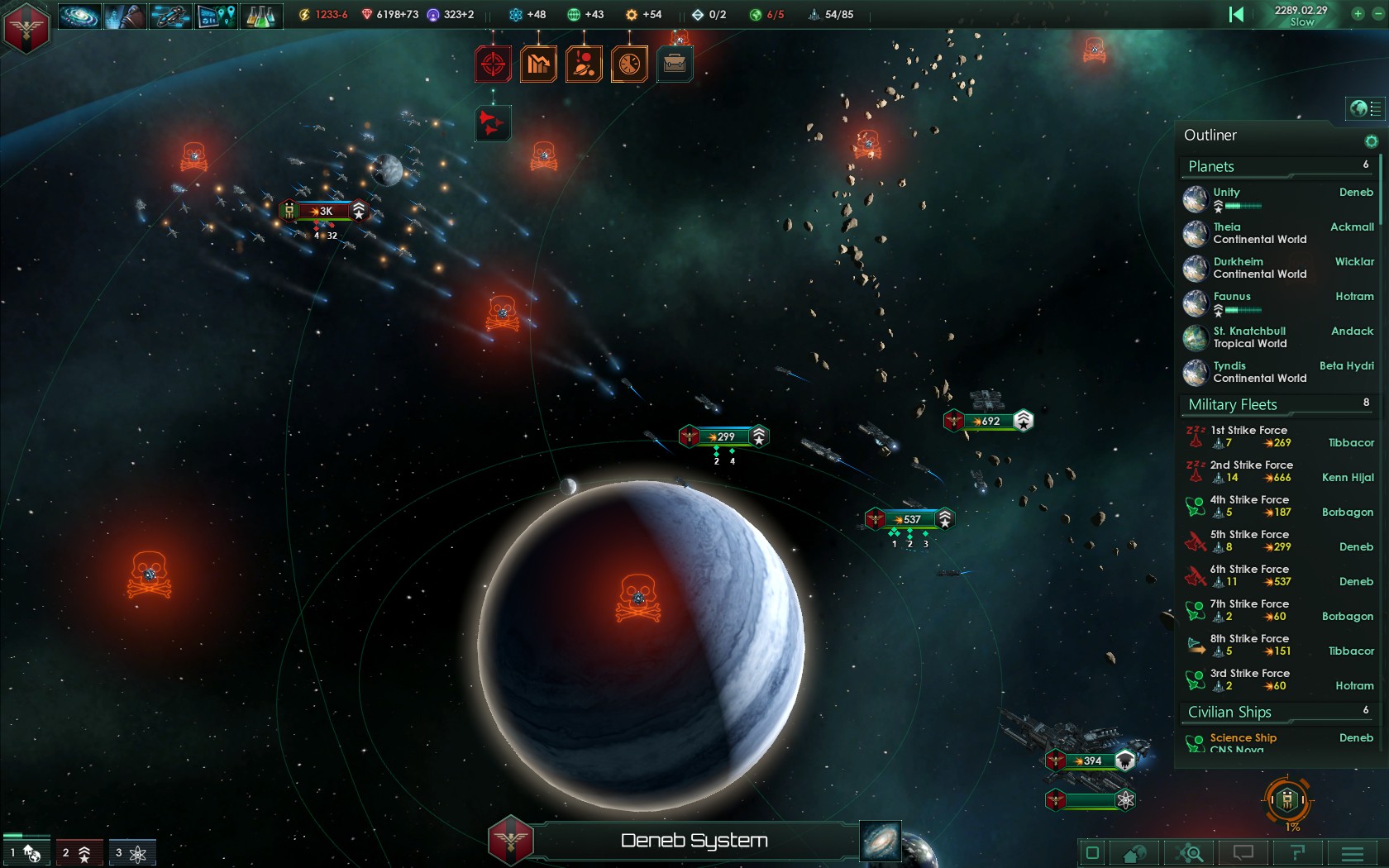
Task: Open the ship designer from the top bar
Action: [170, 16]
